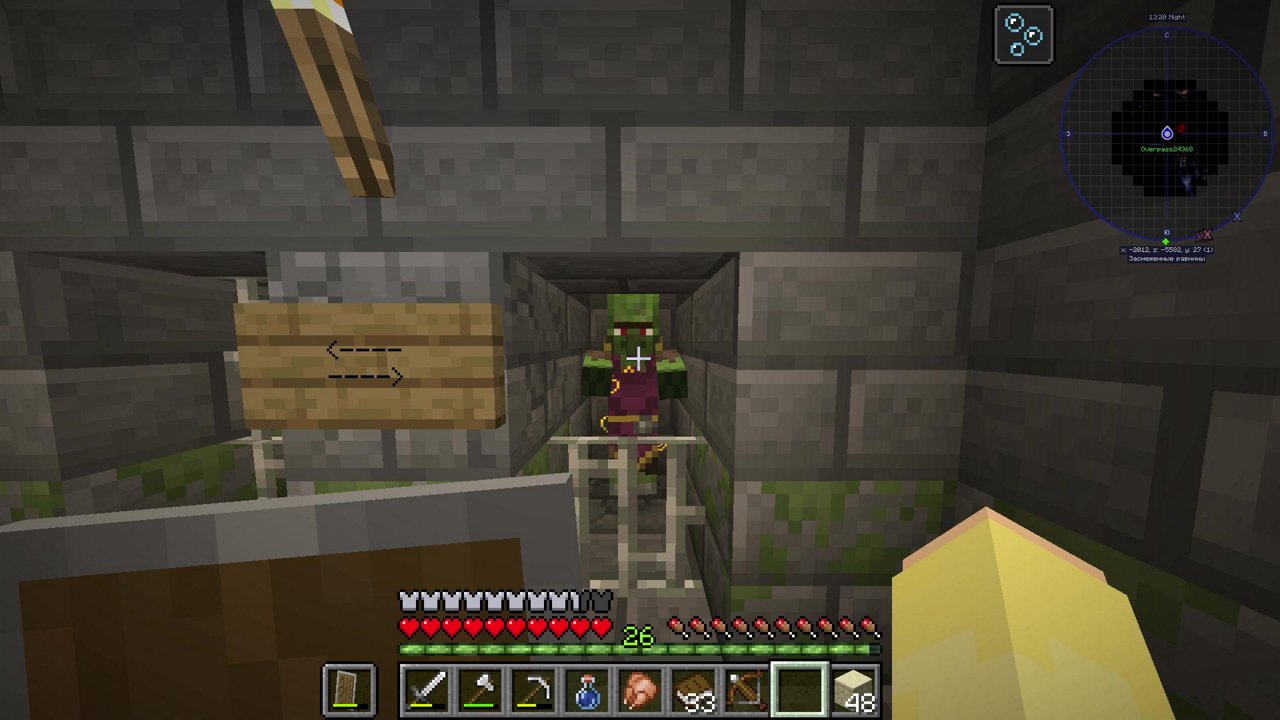Click the red X waypoint on minimap

click(1206, 235)
